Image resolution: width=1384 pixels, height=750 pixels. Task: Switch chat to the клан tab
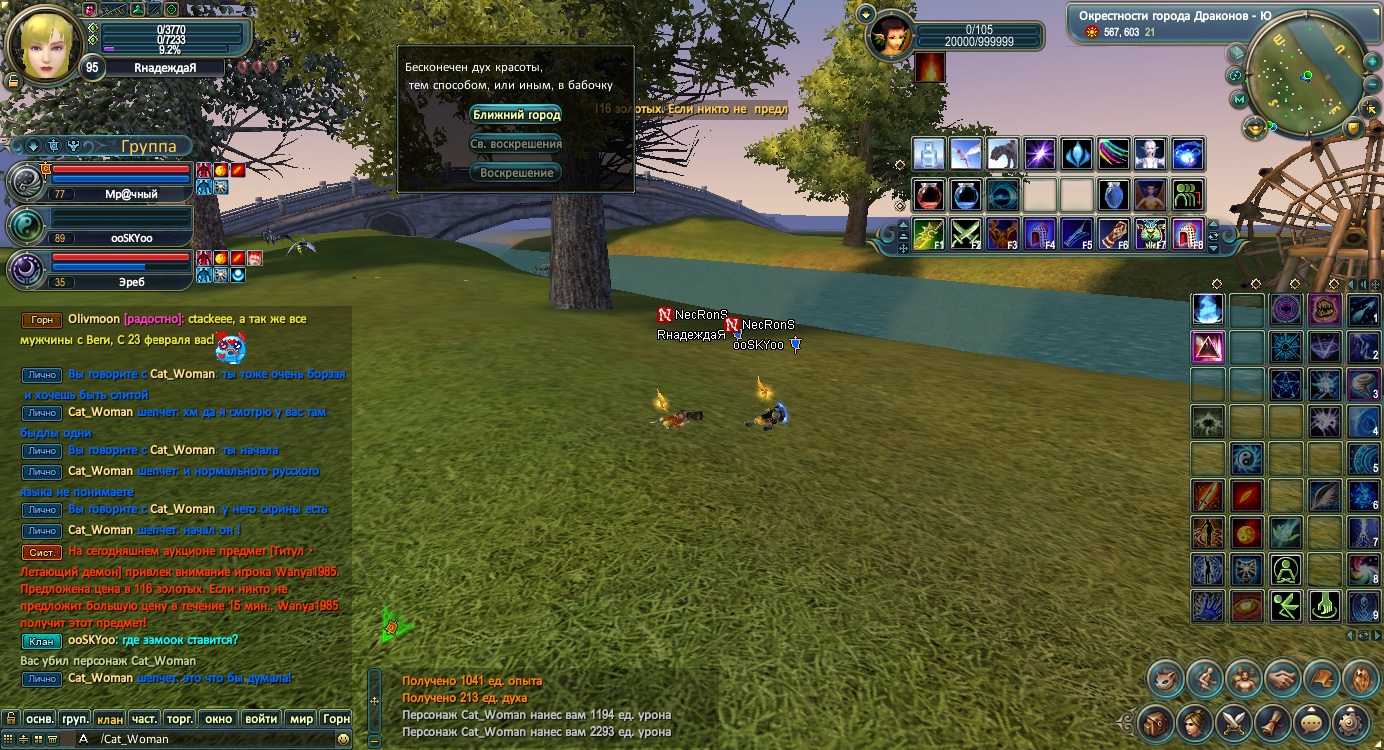[110, 719]
